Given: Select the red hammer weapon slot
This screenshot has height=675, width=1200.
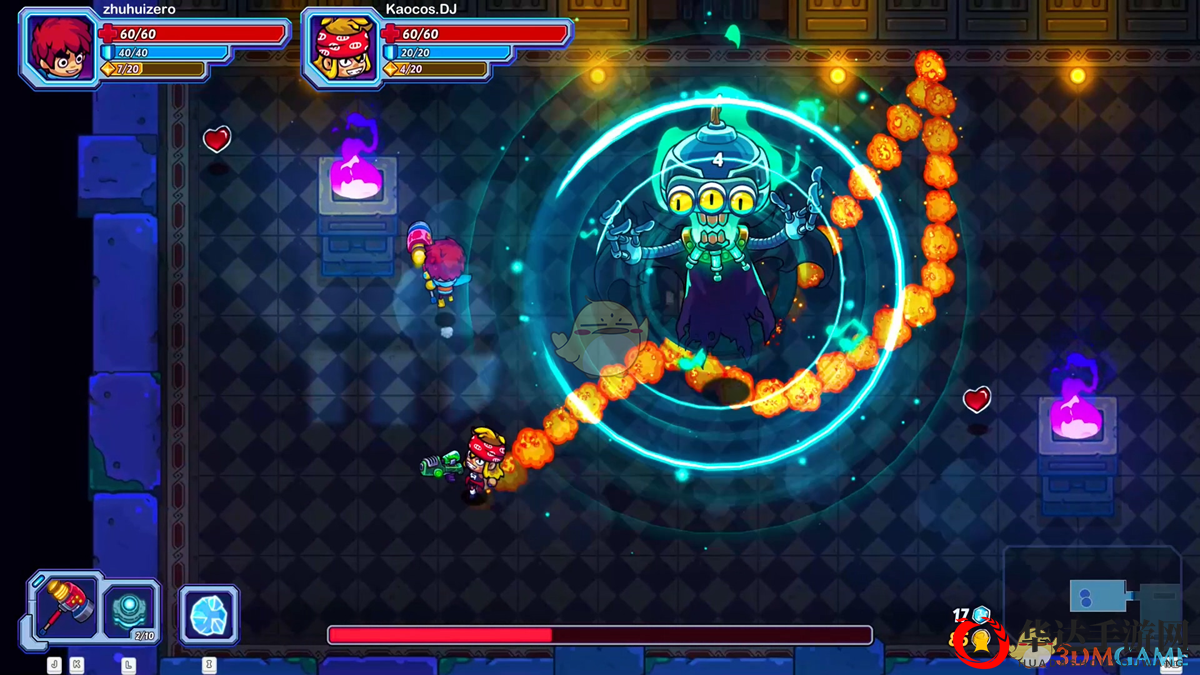Looking at the screenshot, I should point(68,607).
